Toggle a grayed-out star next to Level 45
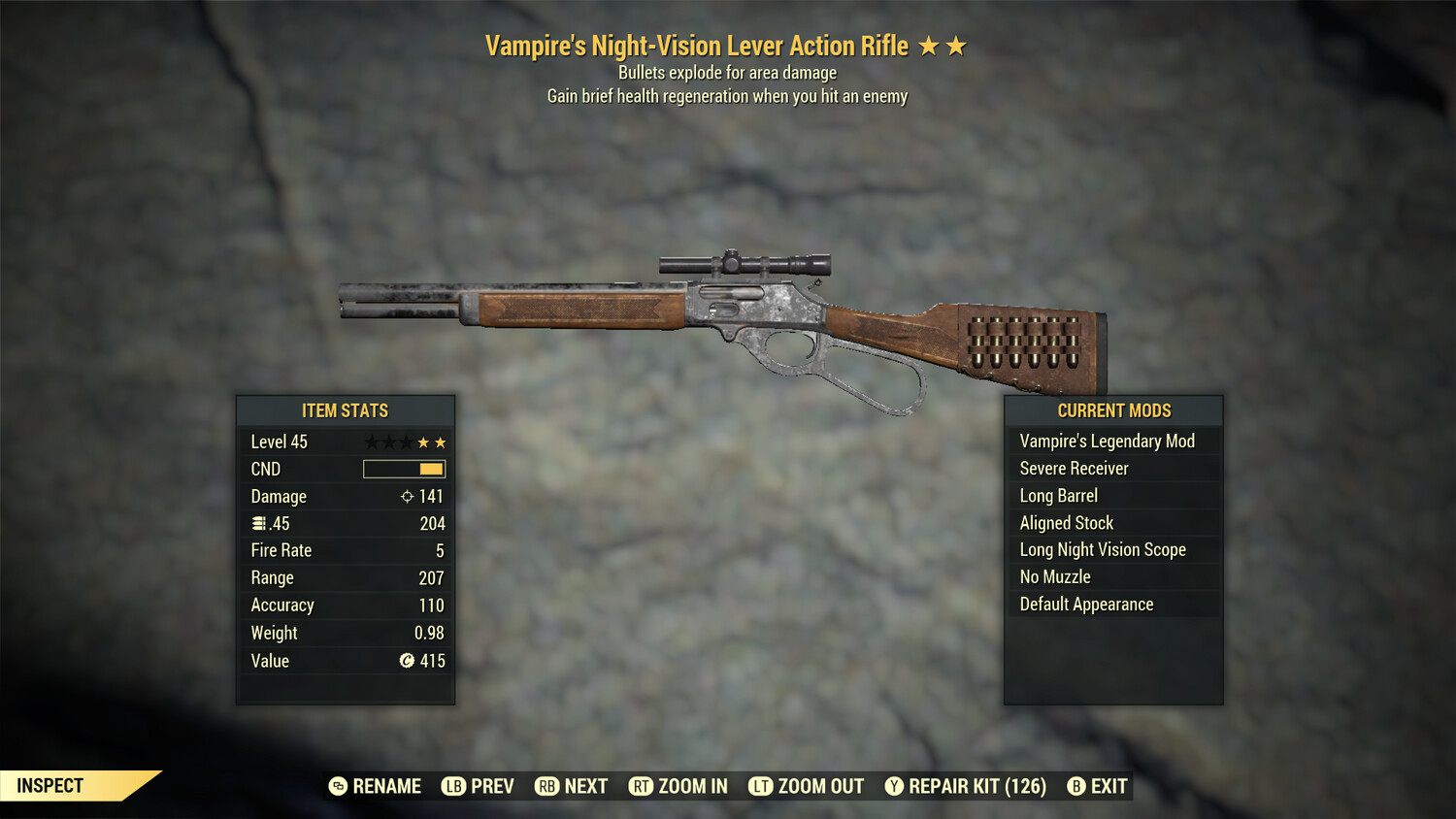This screenshot has width=1456, height=819. [x=373, y=441]
